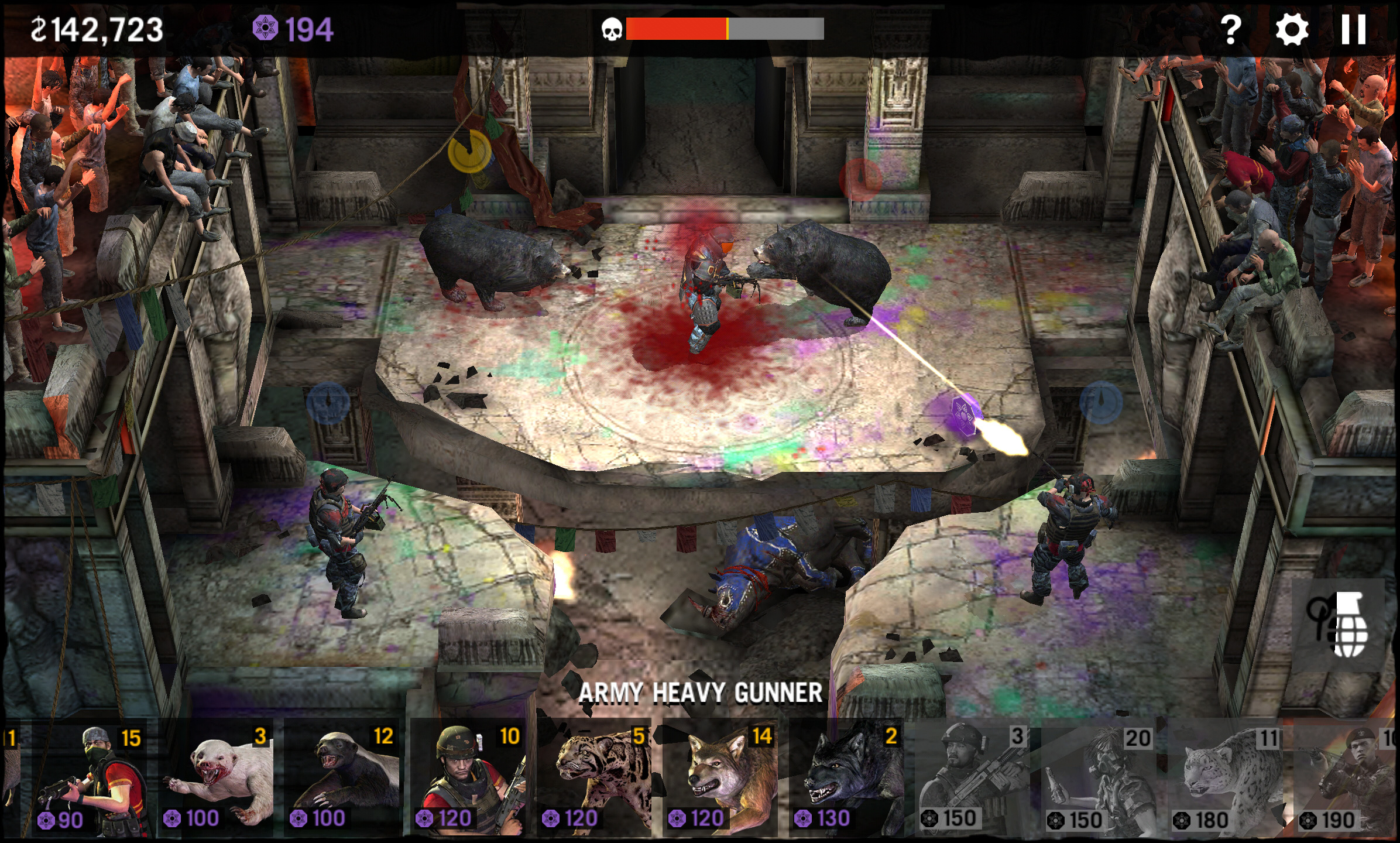The image size is (1400, 843).
Task: Choose the molotov thrower card costing 150
Action: pyautogui.click(x=1100, y=780)
